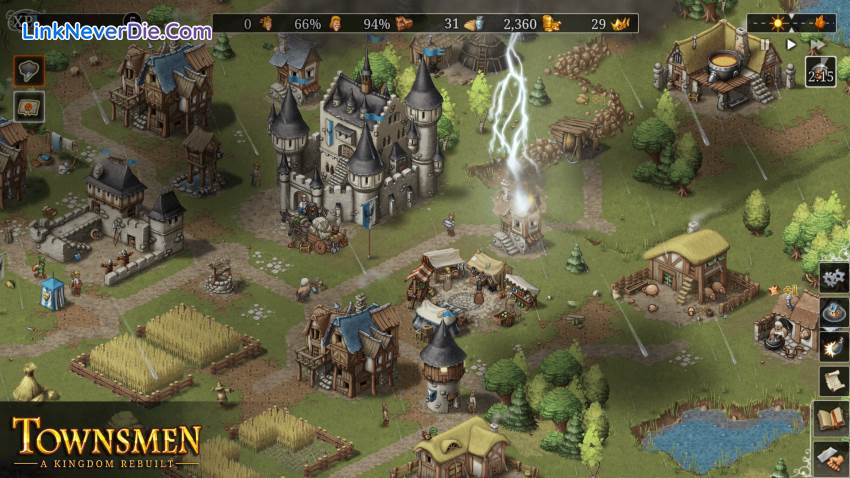The image size is (850, 478).
Task: Open the parchment scroll menu
Action: click(x=833, y=381)
